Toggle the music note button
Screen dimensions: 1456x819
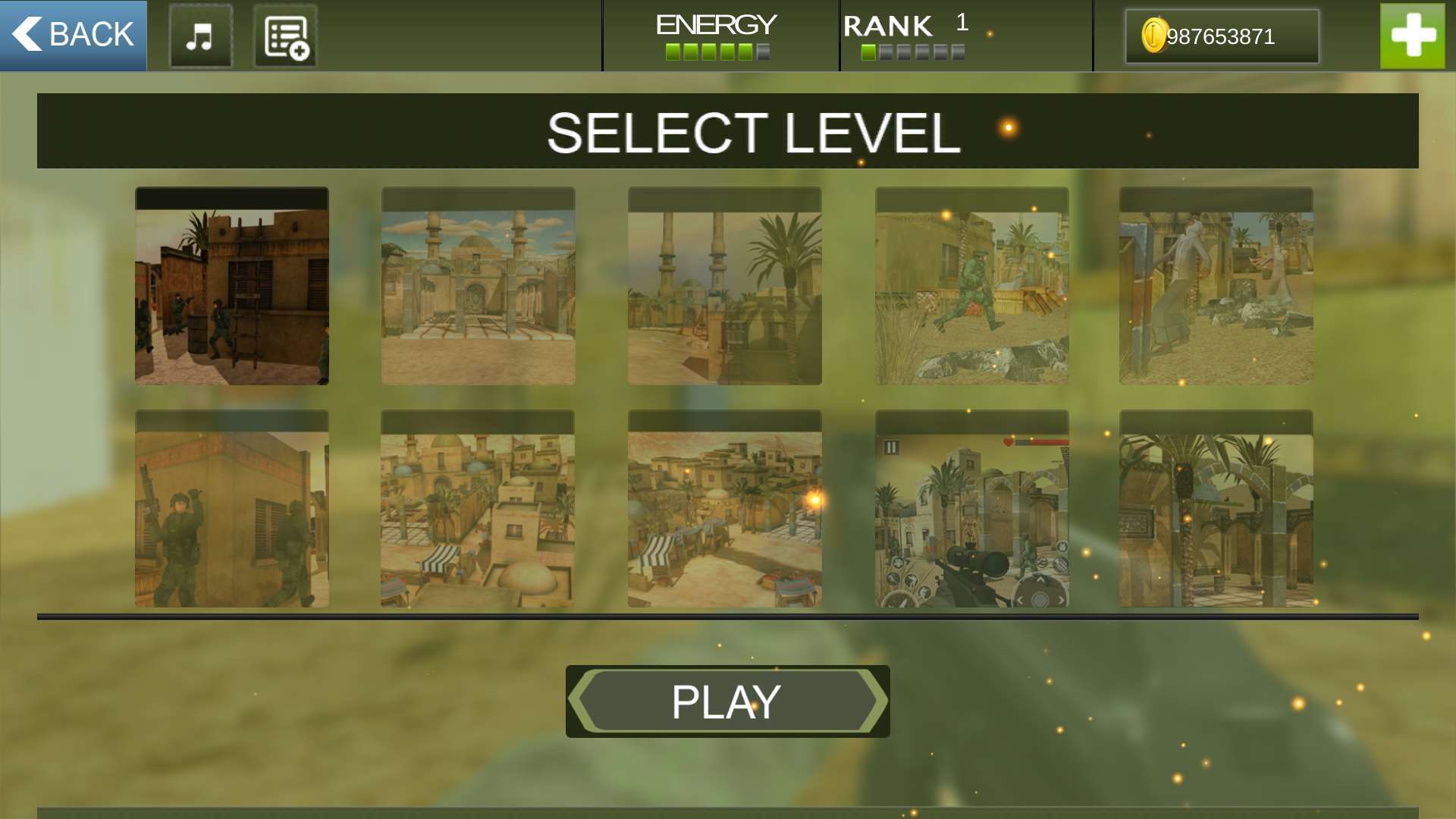[200, 36]
